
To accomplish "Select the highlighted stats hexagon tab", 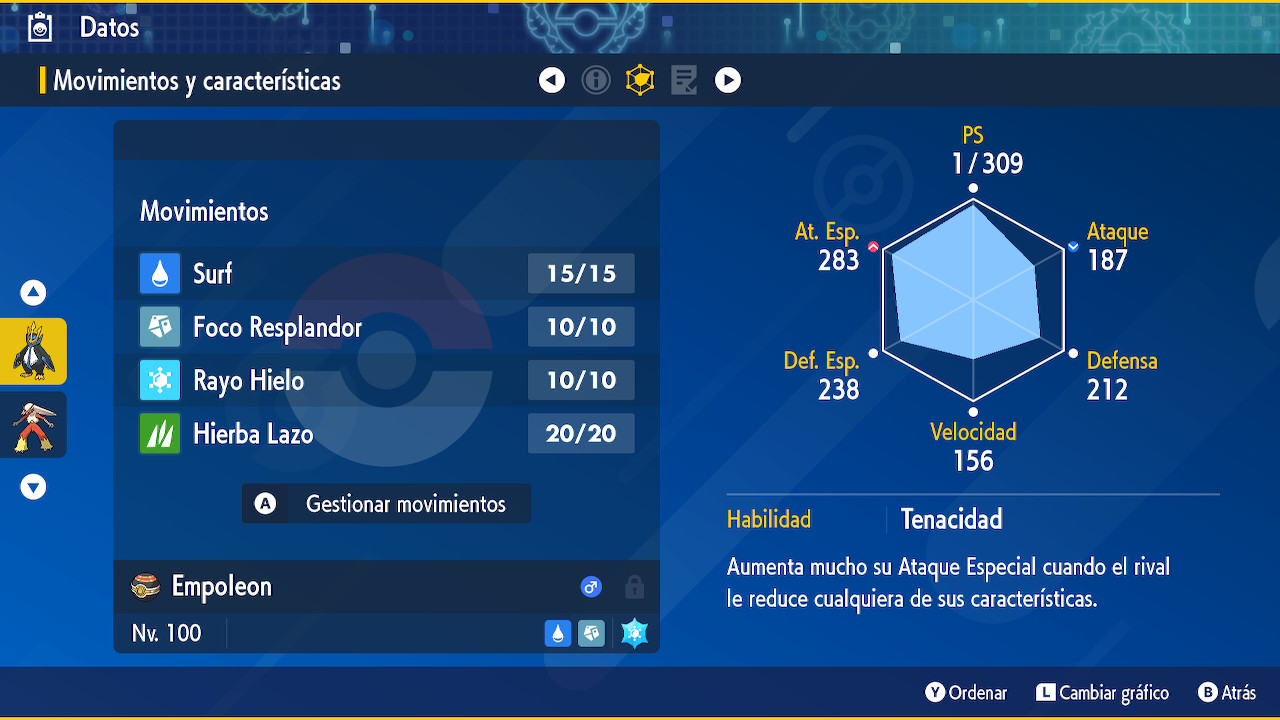I will tap(640, 80).
